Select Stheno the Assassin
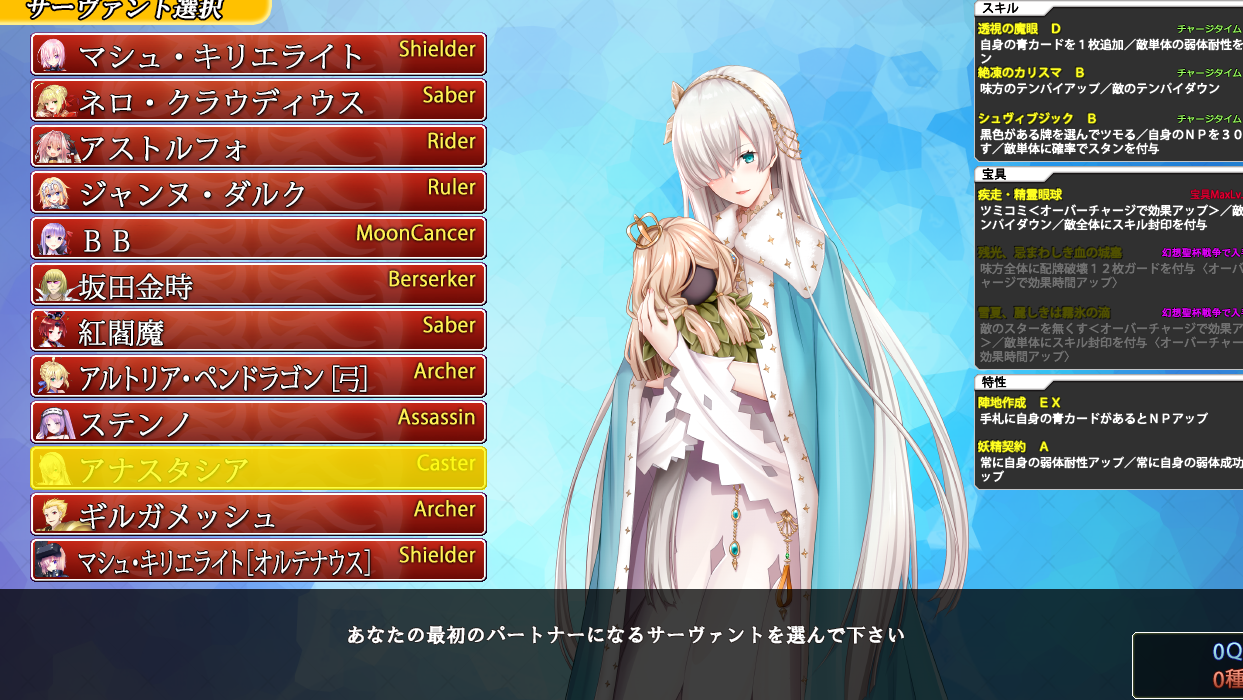1243x700 pixels. [x=258, y=422]
